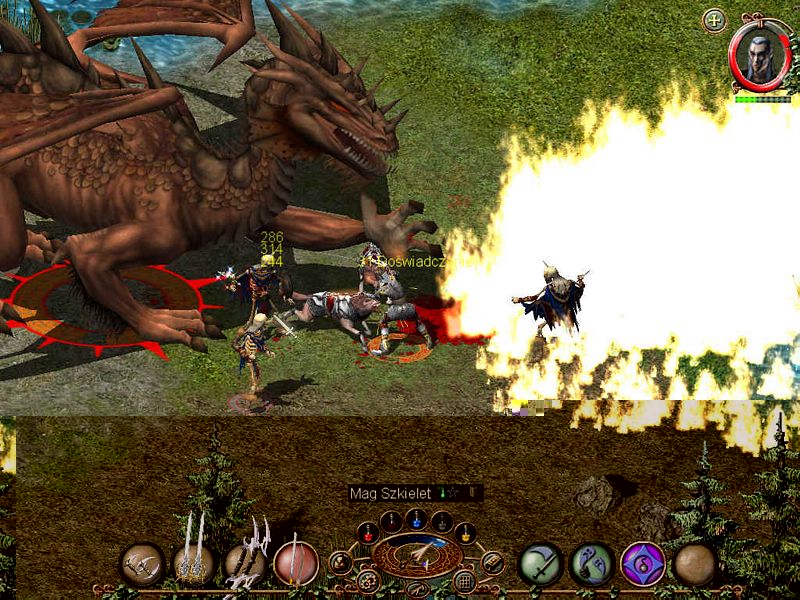Screen dimensions: 800x600
Task: Activate the purple diamond spell
Action: click(643, 564)
